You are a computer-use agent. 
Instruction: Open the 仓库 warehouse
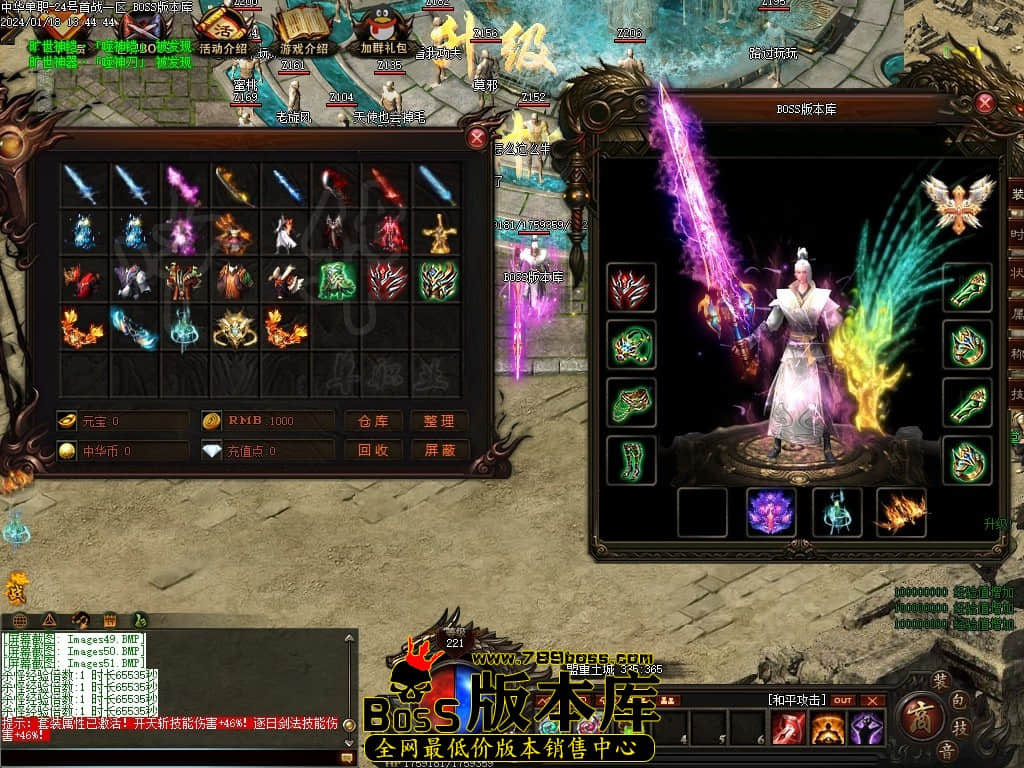pyautogui.click(x=373, y=421)
